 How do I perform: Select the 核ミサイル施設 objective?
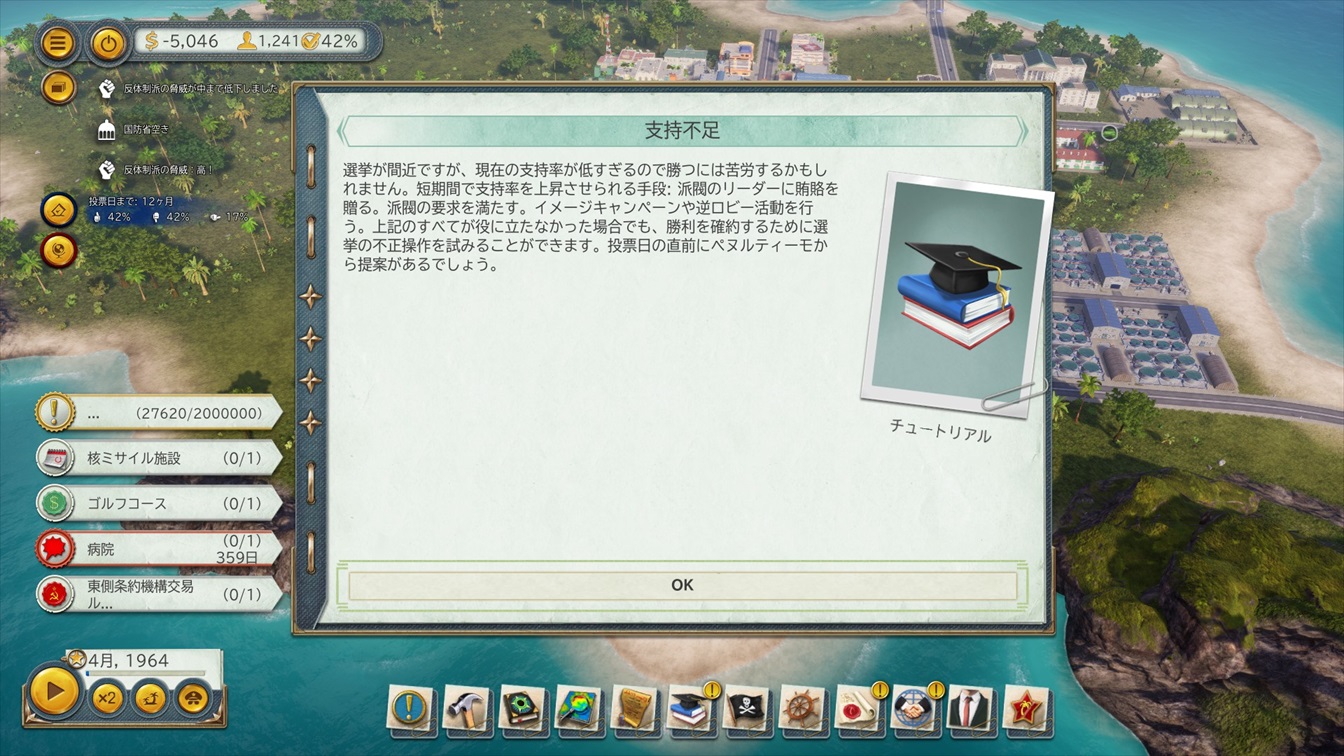160,458
